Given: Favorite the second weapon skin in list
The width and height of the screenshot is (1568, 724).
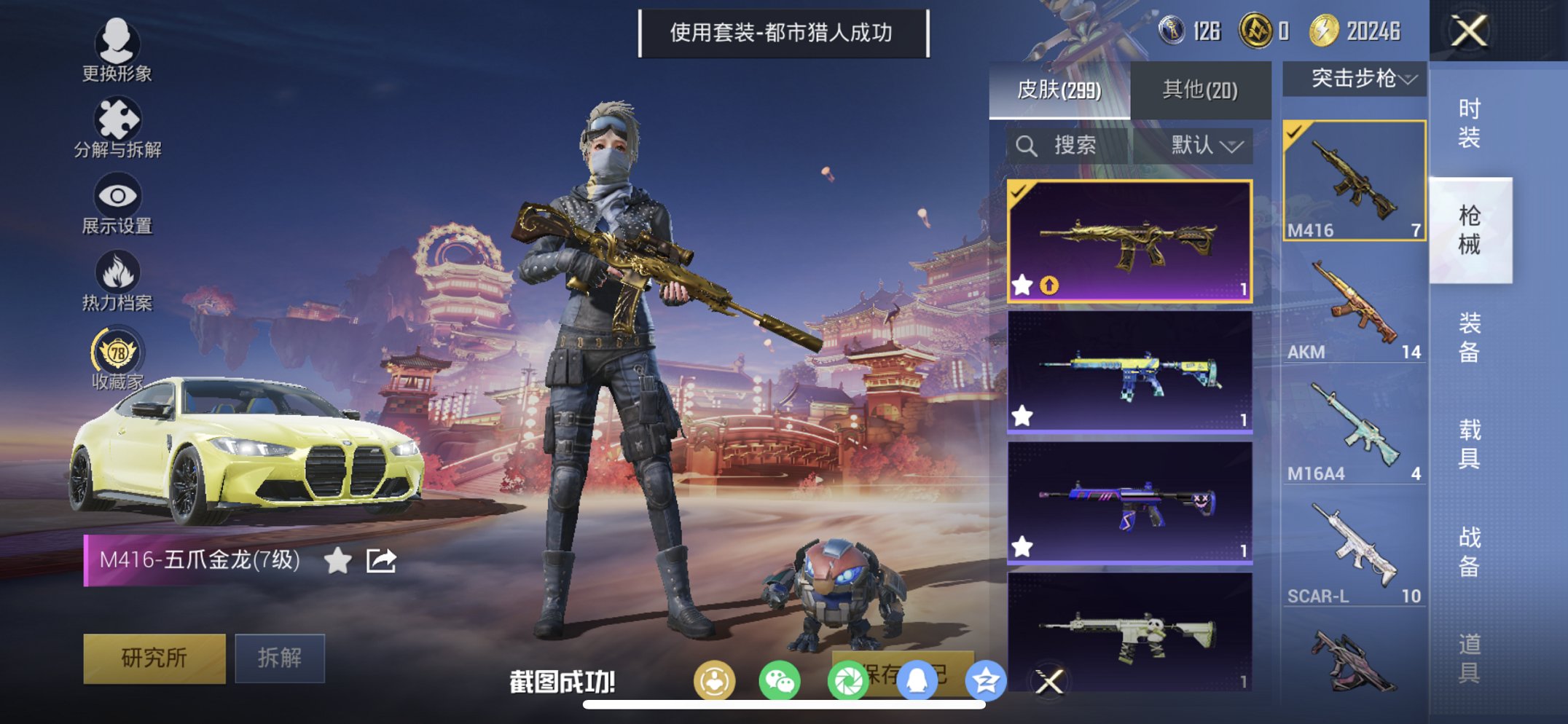Looking at the screenshot, I should tap(1023, 416).
